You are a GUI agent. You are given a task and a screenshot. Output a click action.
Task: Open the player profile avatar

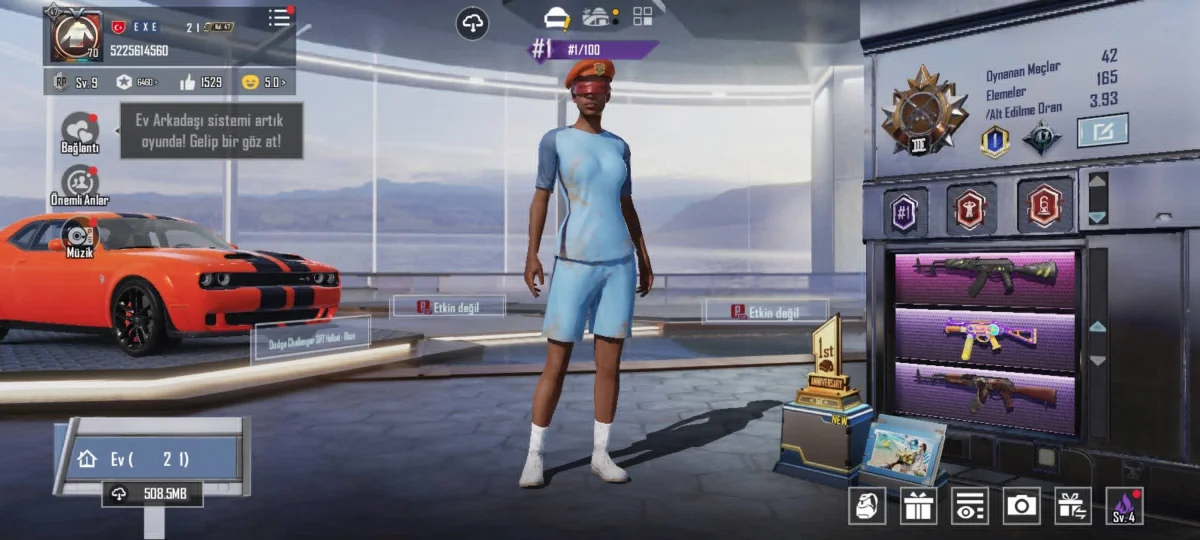75,36
